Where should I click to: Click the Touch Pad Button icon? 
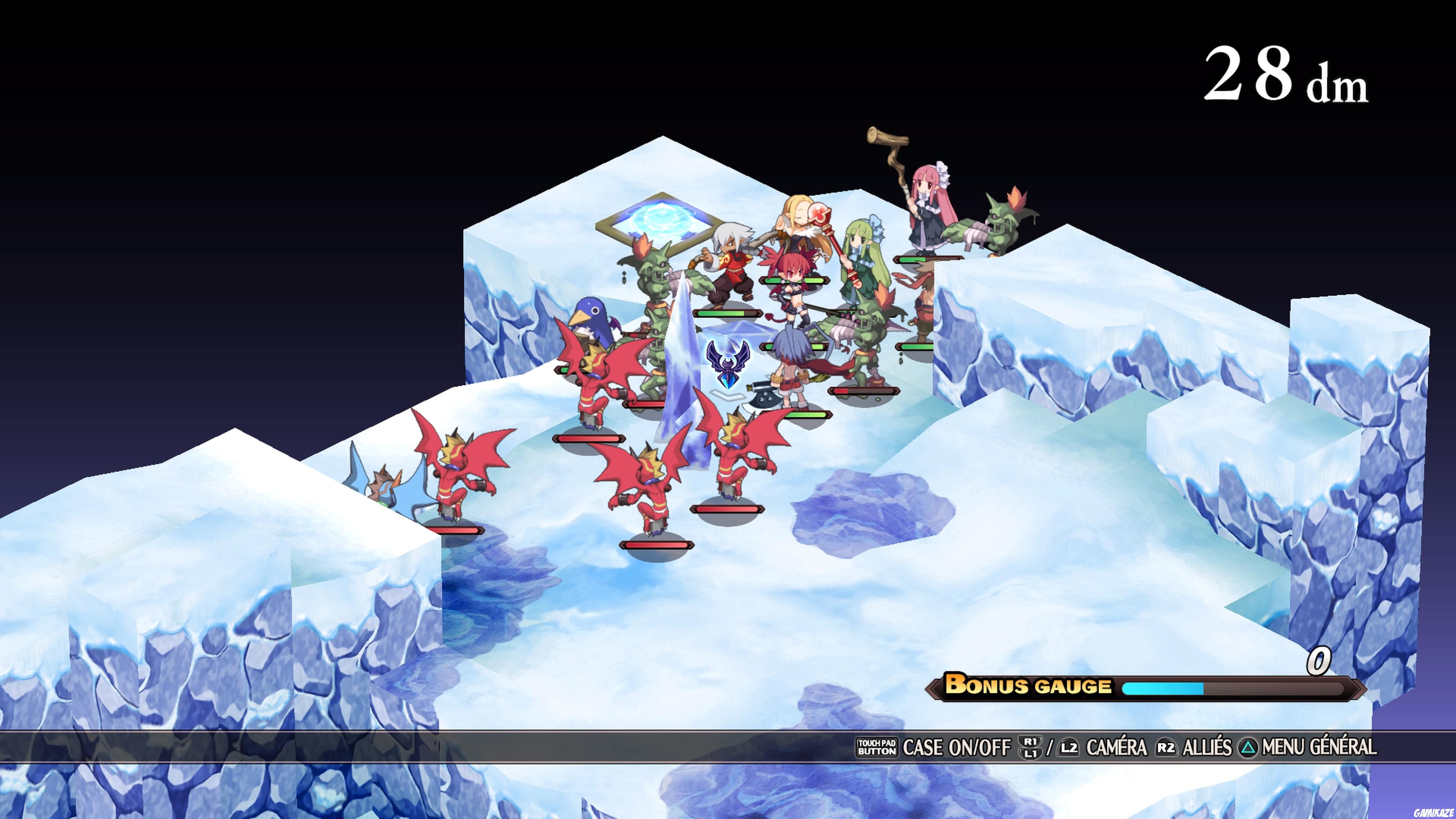point(878,747)
